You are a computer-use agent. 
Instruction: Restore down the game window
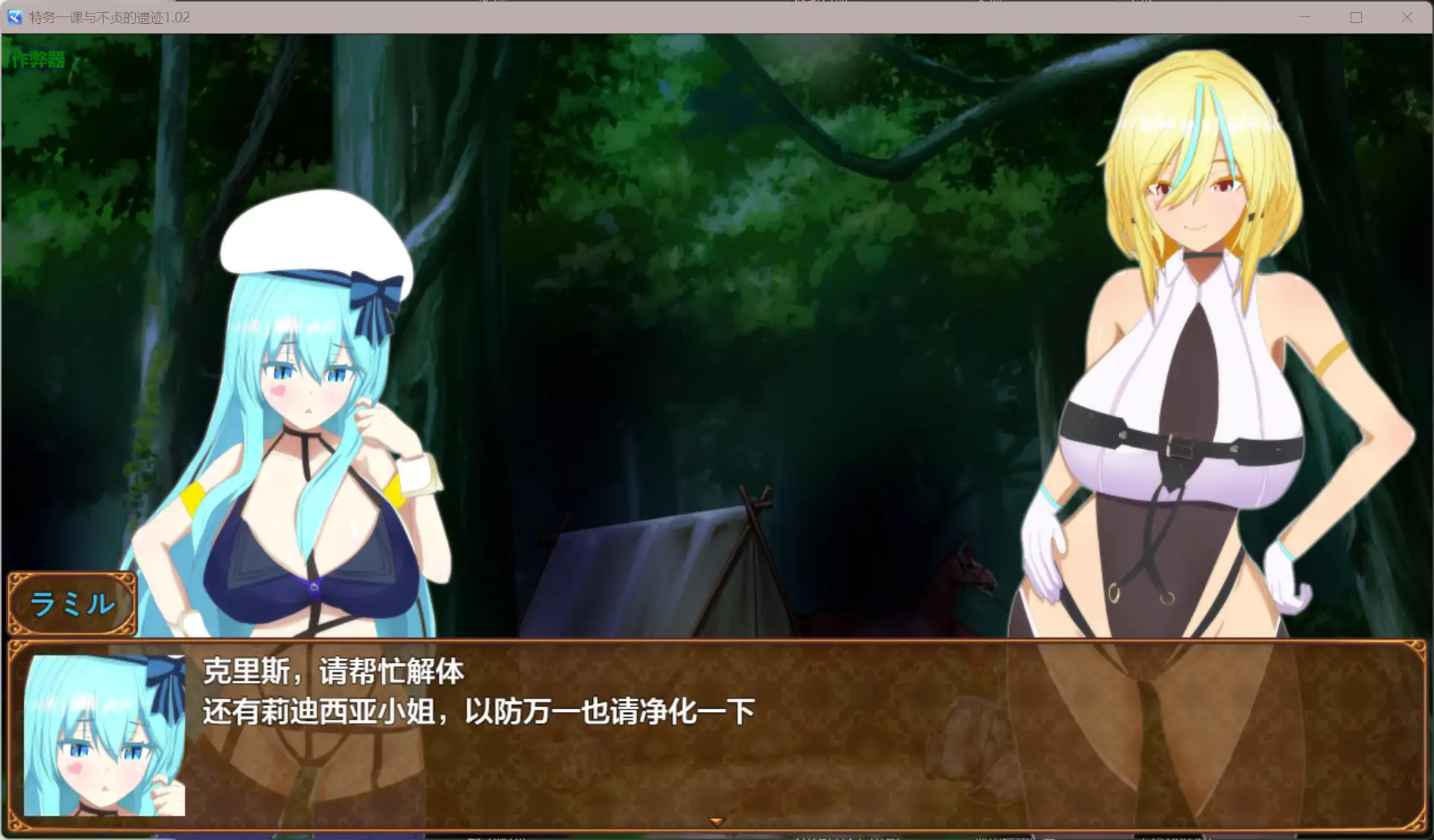pyautogui.click(x=1355, y=16)
